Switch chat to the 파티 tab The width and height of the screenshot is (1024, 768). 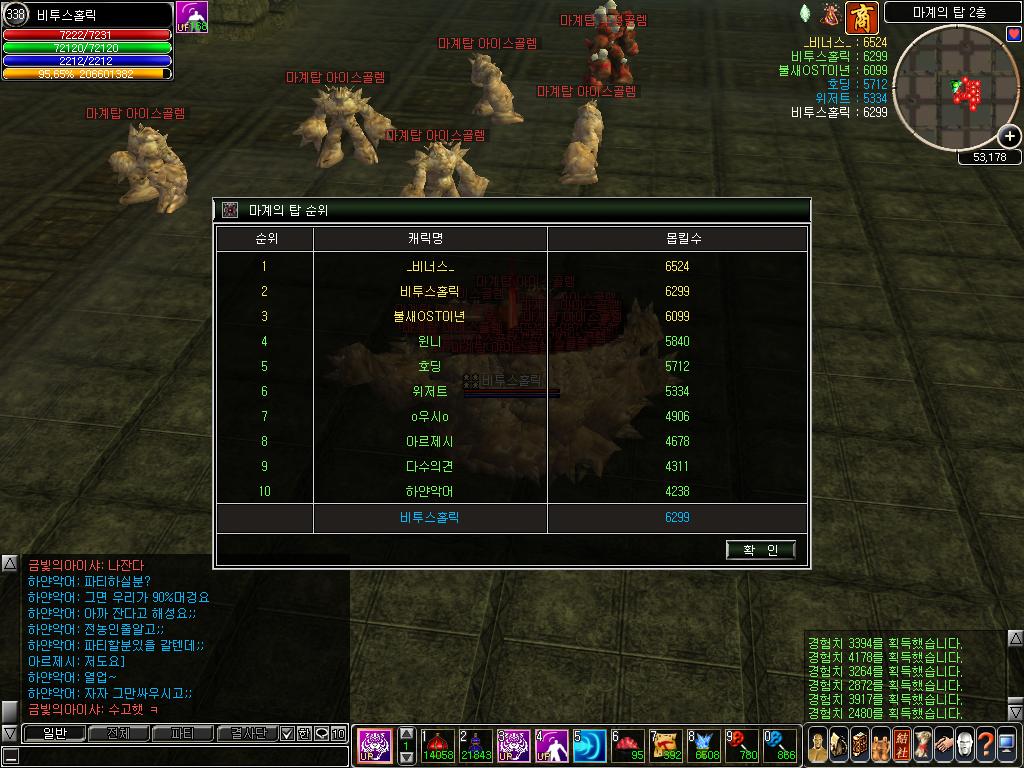pyautogui.click(x=183, y=734)
